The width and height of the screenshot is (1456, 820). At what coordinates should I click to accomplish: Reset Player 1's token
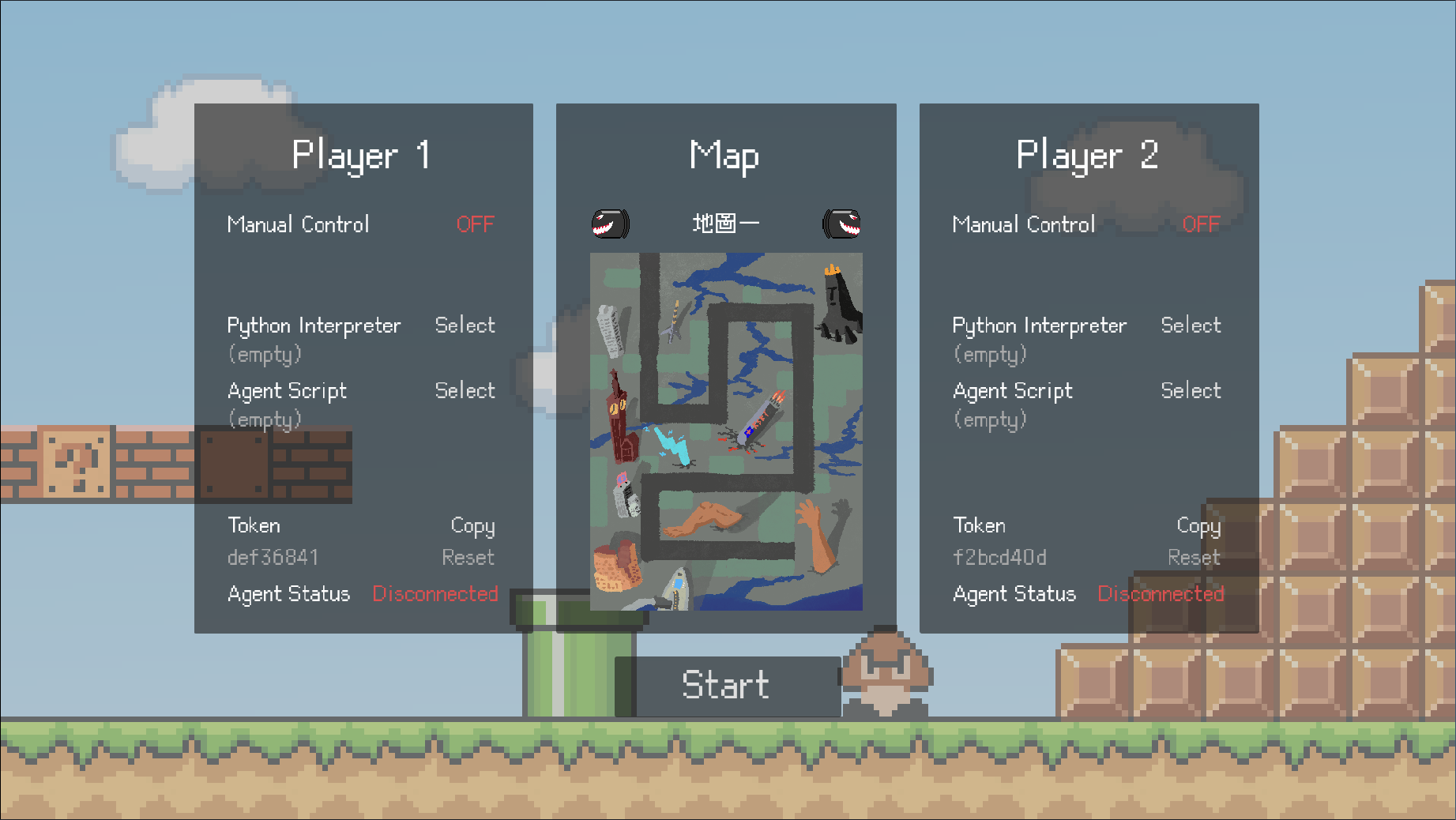pyautogui.click(x=468, y=558)
